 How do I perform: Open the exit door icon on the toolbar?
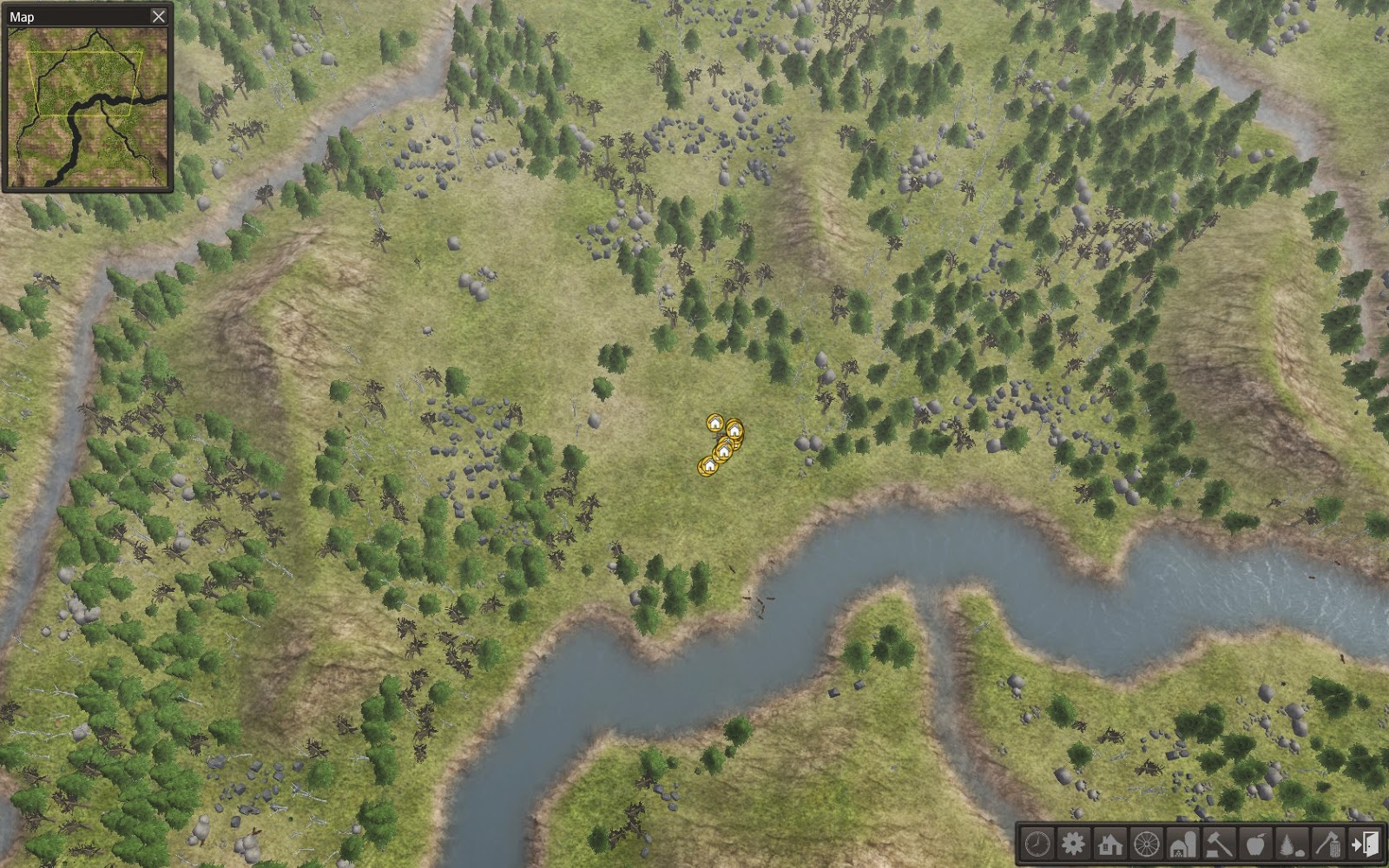[1366, 844]
